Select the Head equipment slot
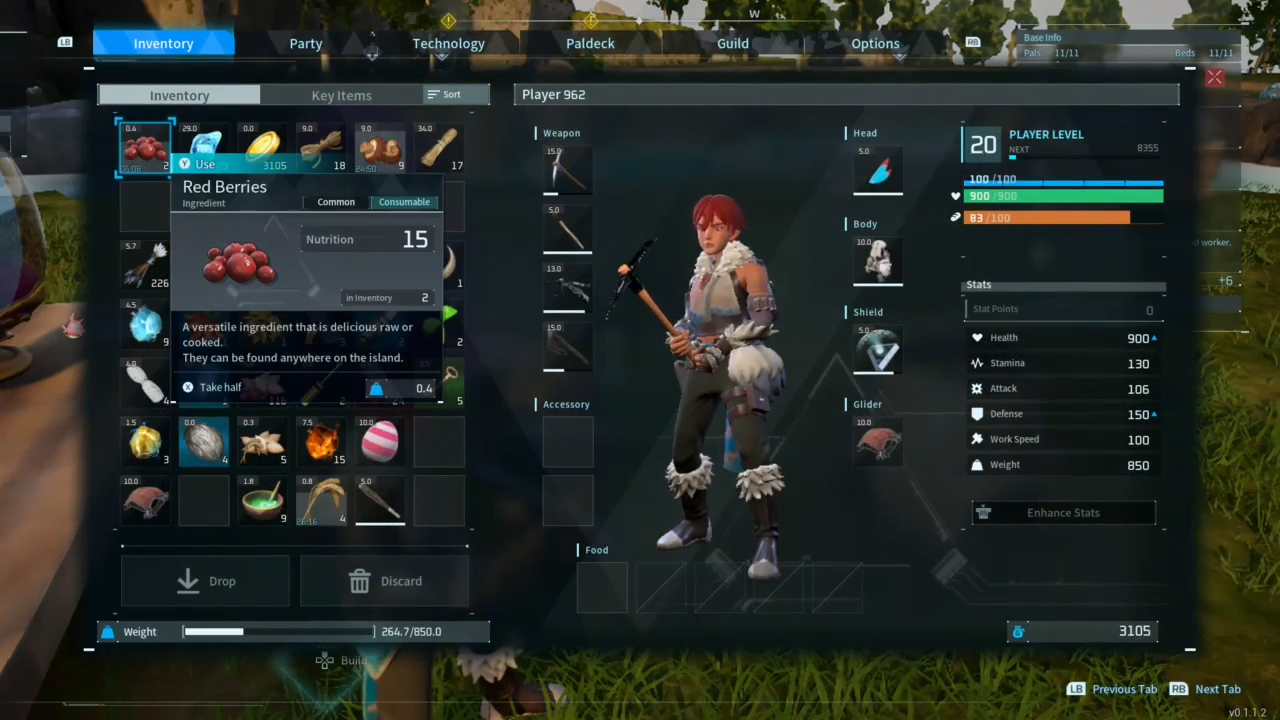Image resolution: width=1280 pixels, height=720 pixels. tap(878, 171)
